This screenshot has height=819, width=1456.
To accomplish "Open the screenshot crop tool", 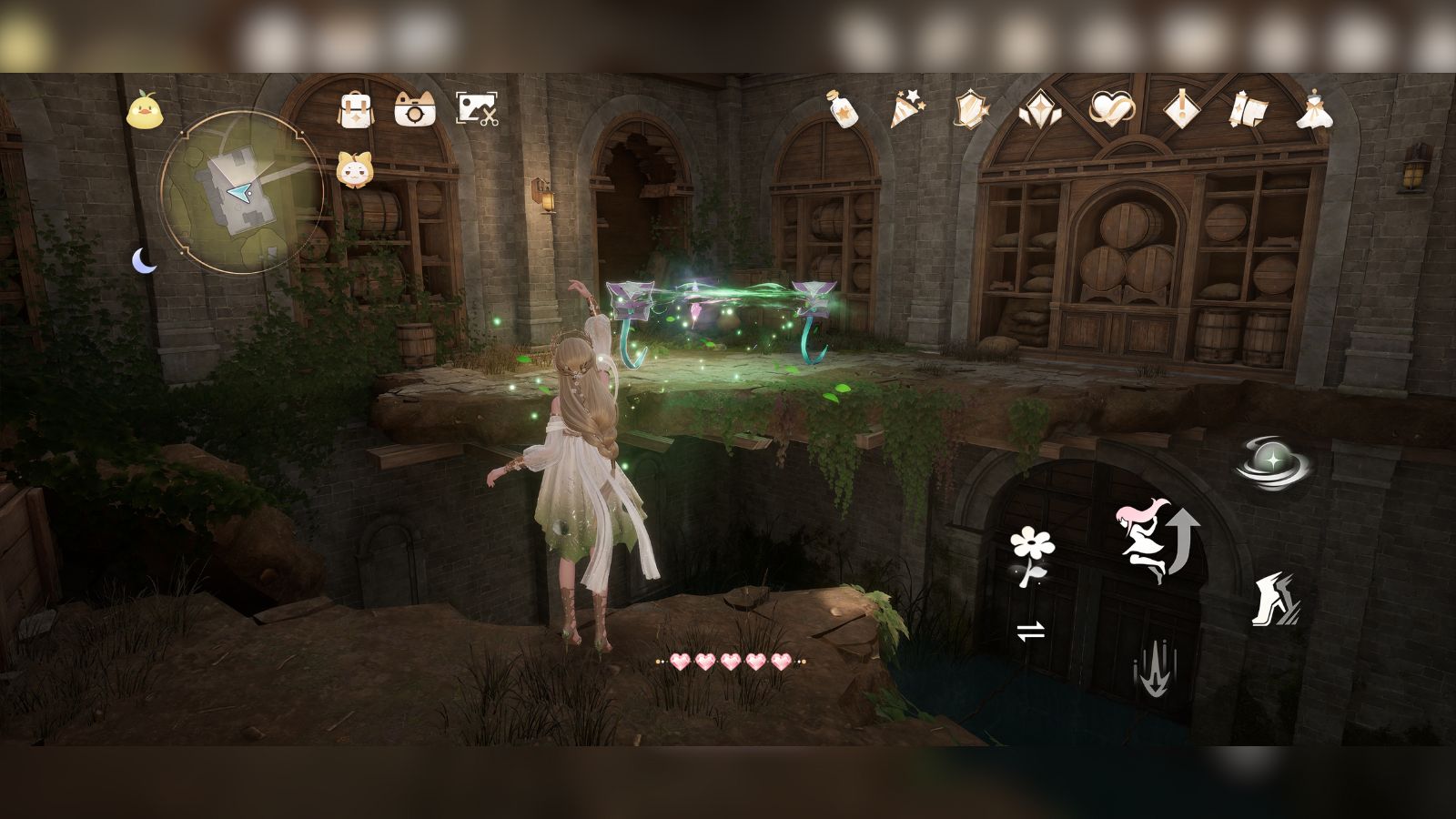I will tap(477, 106).
